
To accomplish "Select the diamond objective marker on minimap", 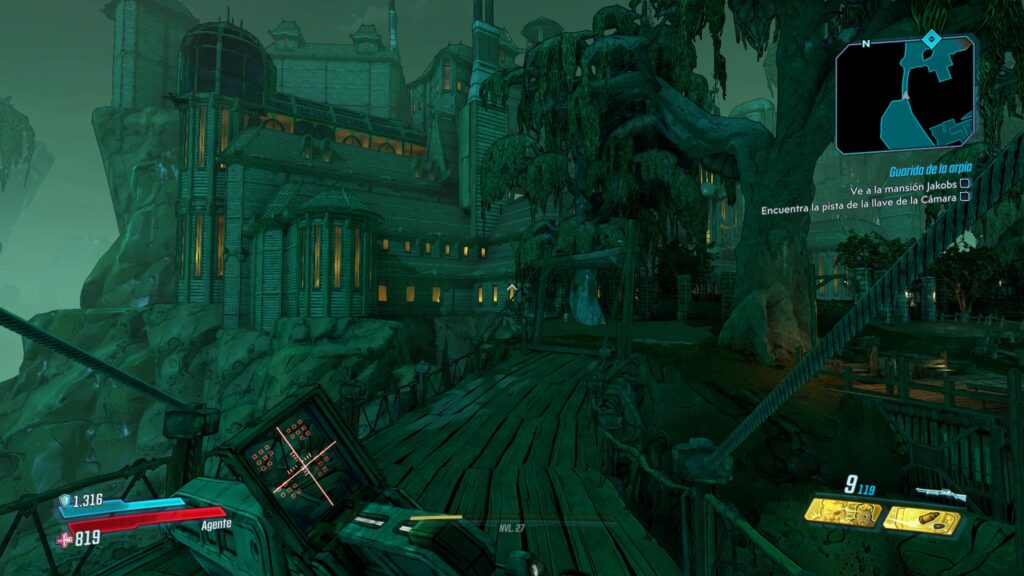I will [x=931, y=39].
